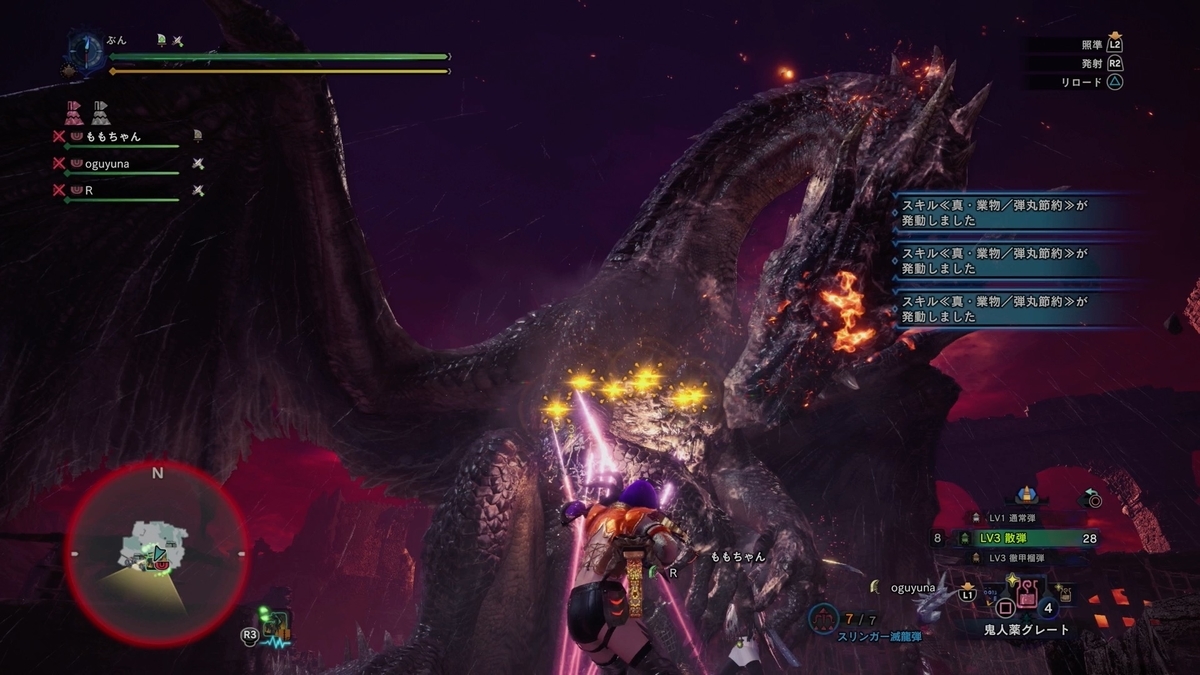Select the highlighted LV3 散弾 ammo
Viewport: 1200px width, 675px height.
click(1011, 538)
